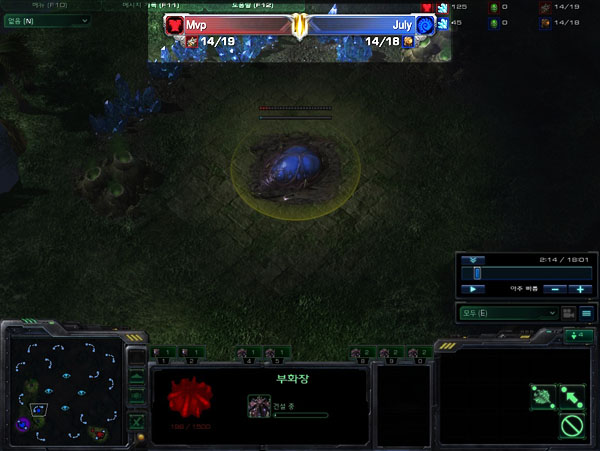Viewport: 600px width, 451px height.
Task: Decrease replay speed with the minus button
Action: [556, 289]
